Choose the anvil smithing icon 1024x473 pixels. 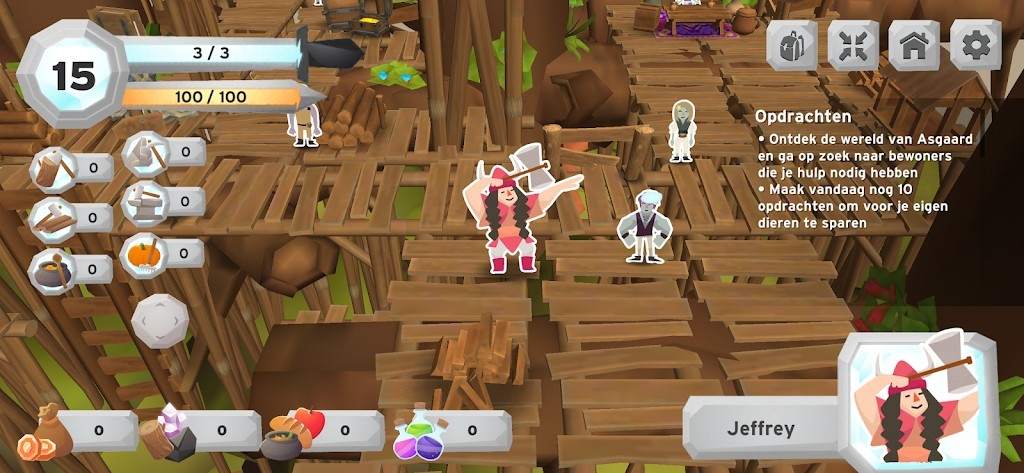(146, 201)
